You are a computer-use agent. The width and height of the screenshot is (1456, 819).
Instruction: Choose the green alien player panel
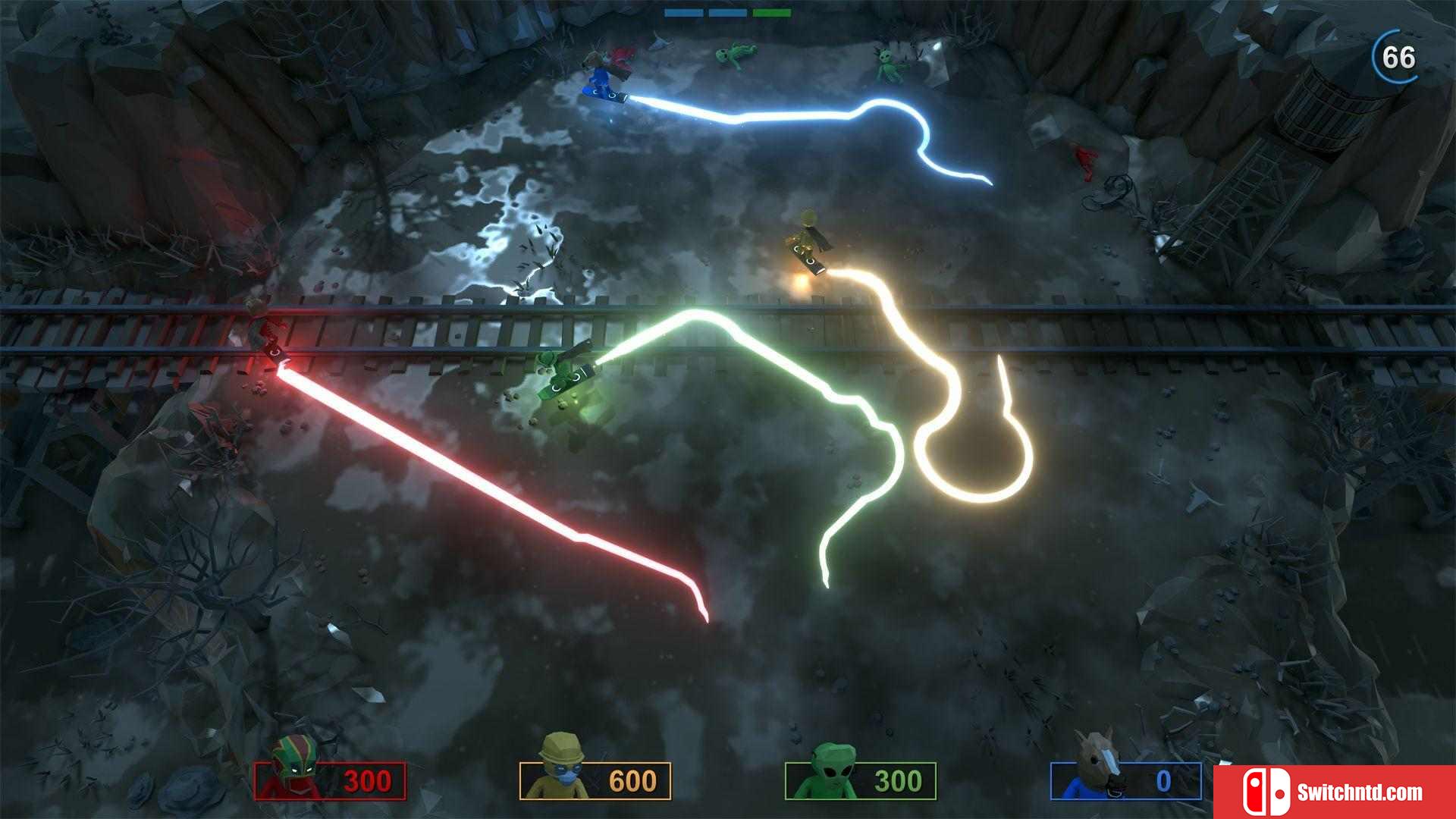pyautogui.click(x=861, y=780)
